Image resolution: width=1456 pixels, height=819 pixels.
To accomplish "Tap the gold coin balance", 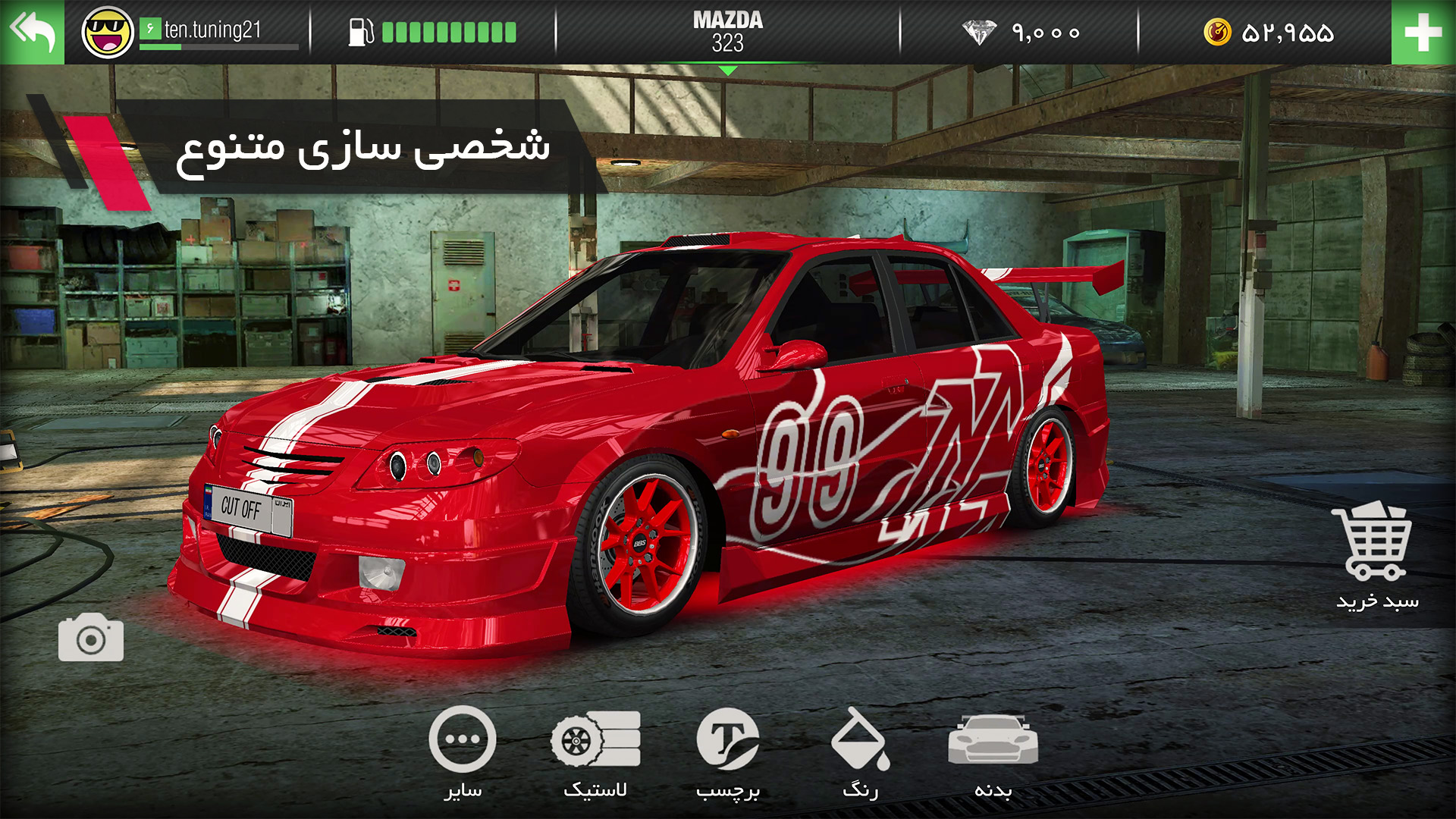I will pos(1268,33).
